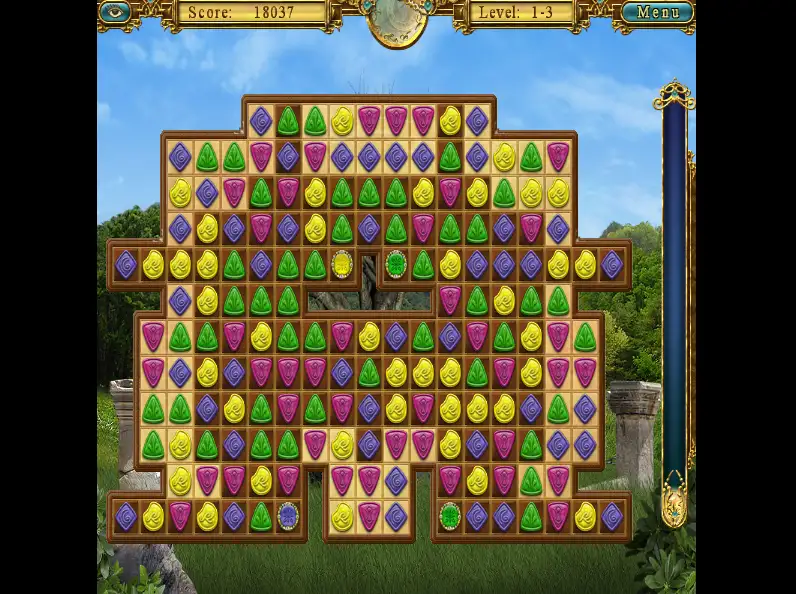Select the jeweled blue gem tile
The width and height of the screenshot is (796, 594).
(x=288, y=516)
